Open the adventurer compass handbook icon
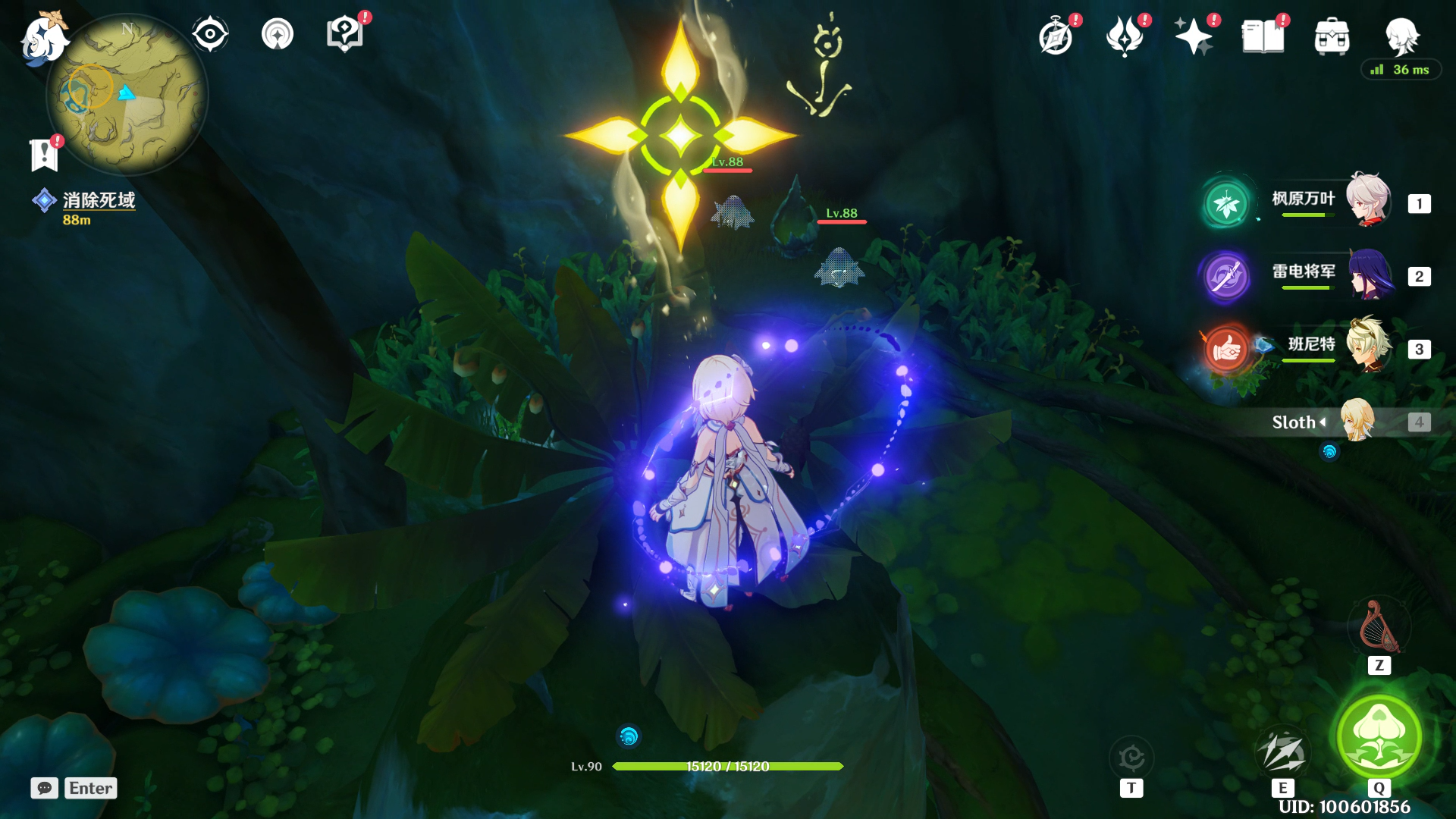 tap(1056, 36)
